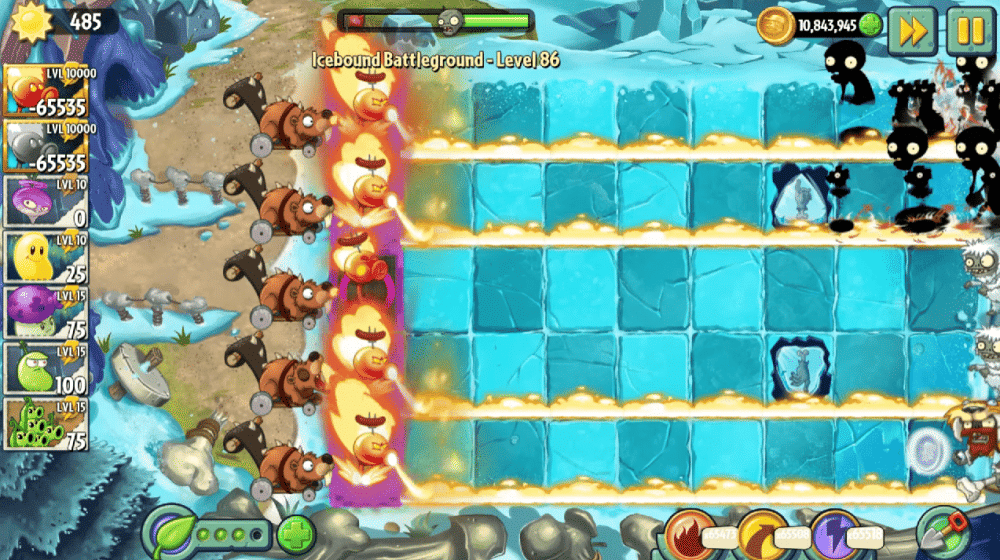Select the purple mushroom seed packet

point(45,314)
